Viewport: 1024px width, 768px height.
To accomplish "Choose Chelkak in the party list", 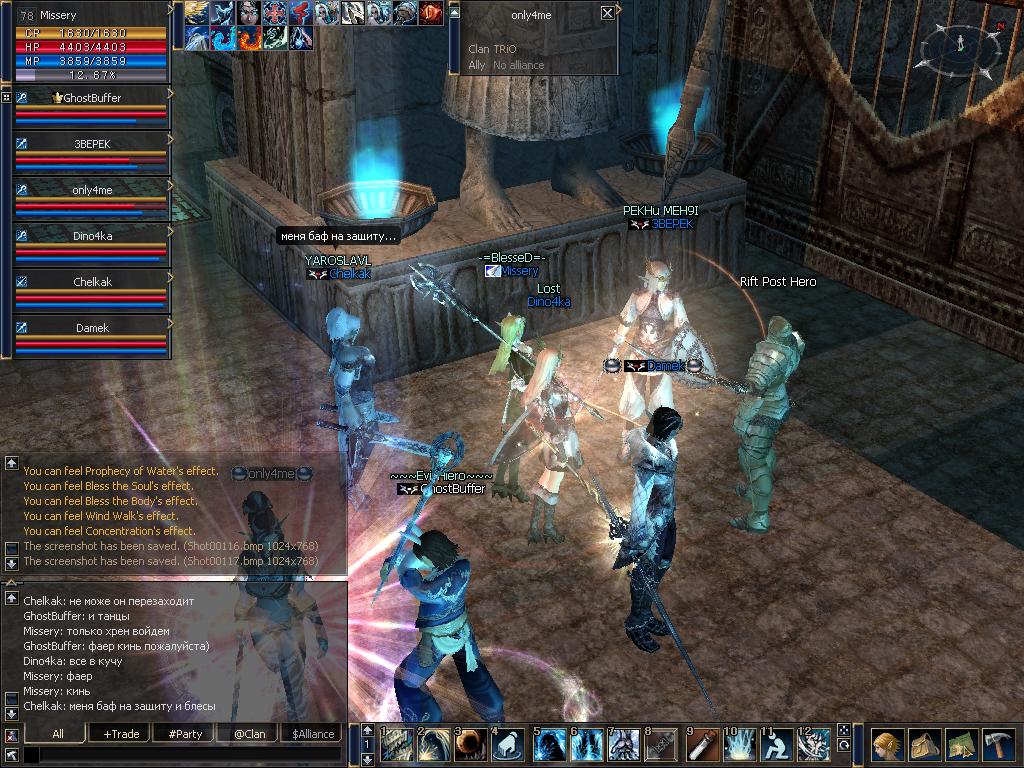I will point(92,282).
